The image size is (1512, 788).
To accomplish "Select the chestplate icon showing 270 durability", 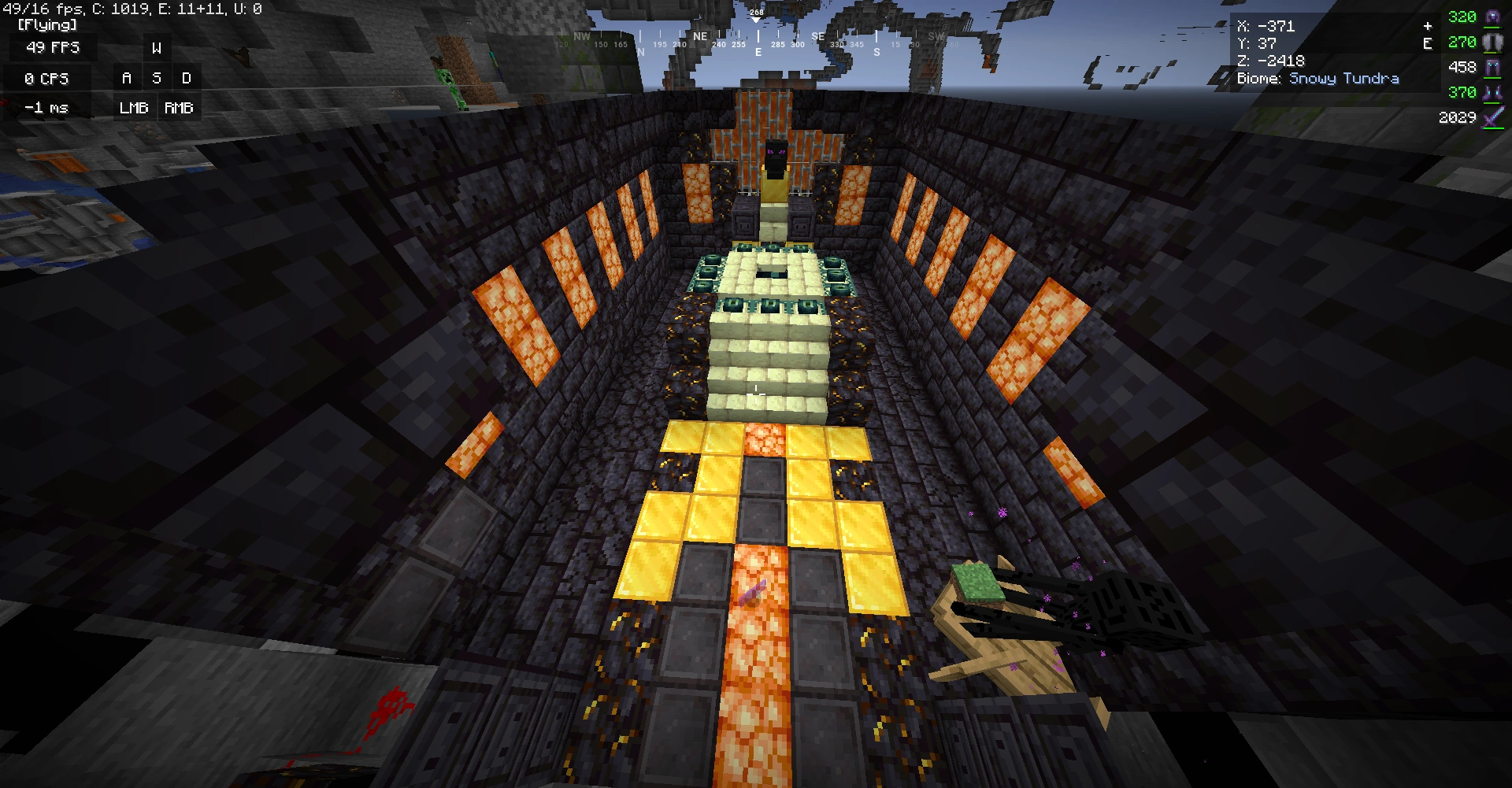I will 1495,43.
